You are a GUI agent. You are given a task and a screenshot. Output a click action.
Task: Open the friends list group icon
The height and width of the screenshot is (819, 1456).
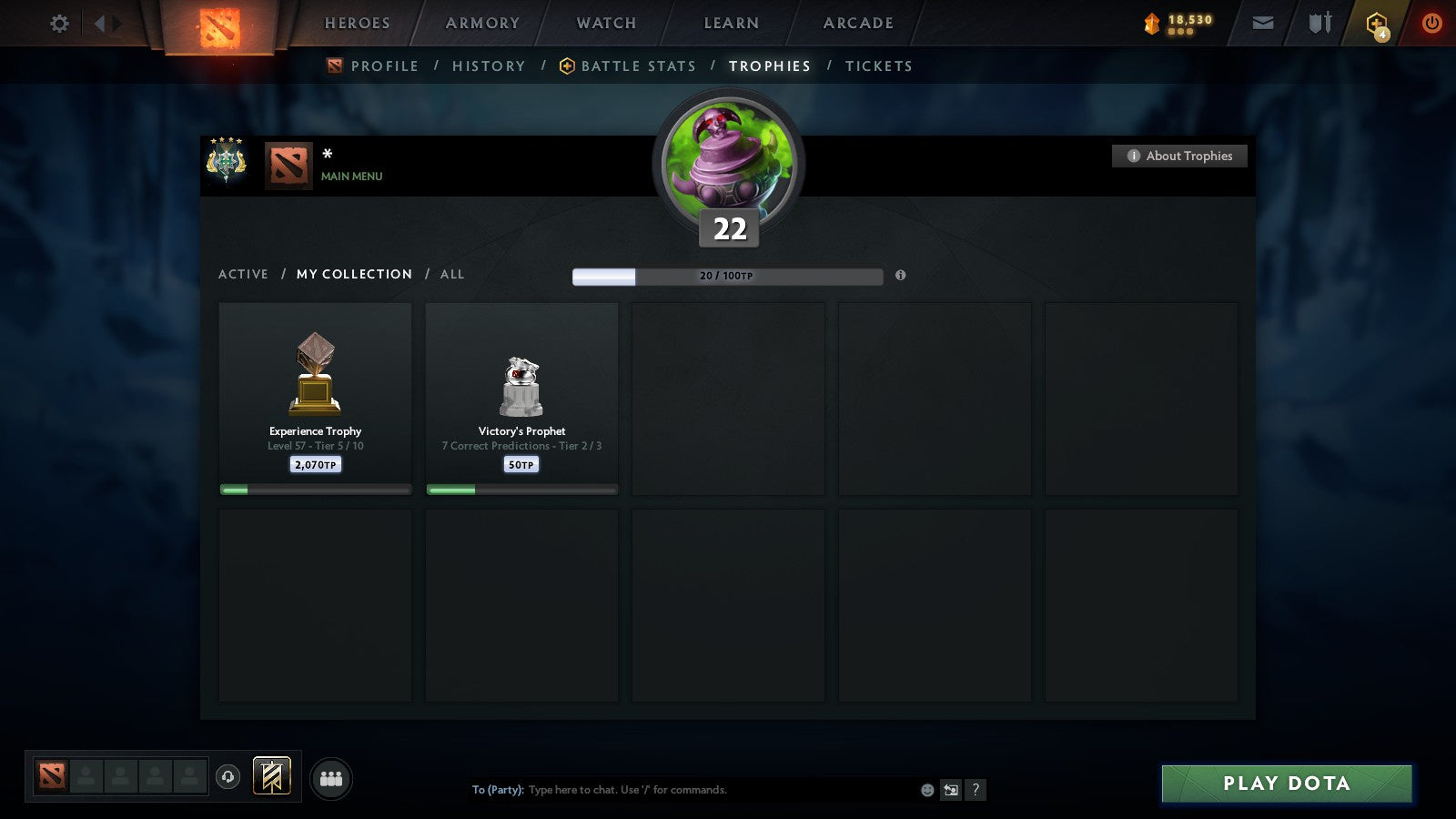coord(331,779)
